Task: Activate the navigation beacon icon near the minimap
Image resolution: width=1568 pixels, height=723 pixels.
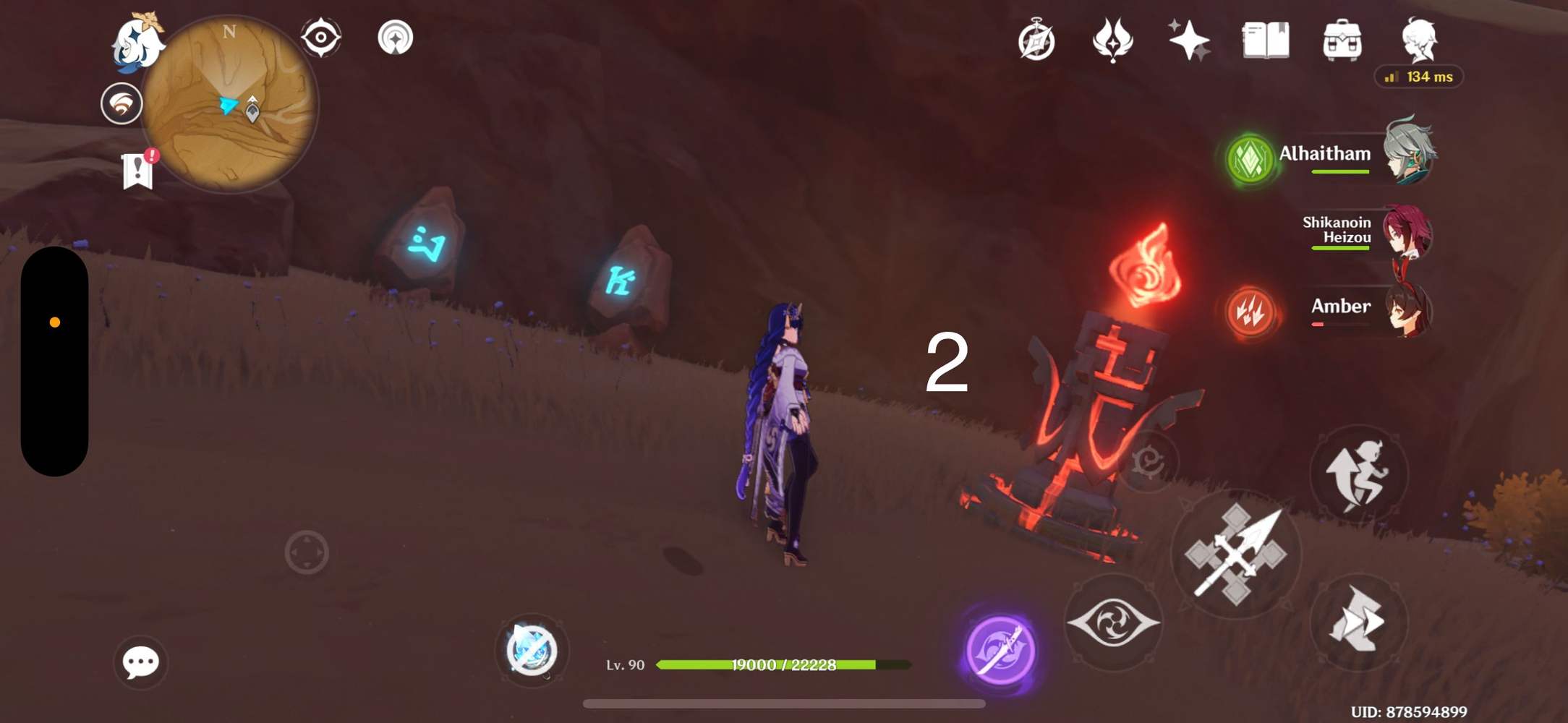Action: click(x=394, y=38)
